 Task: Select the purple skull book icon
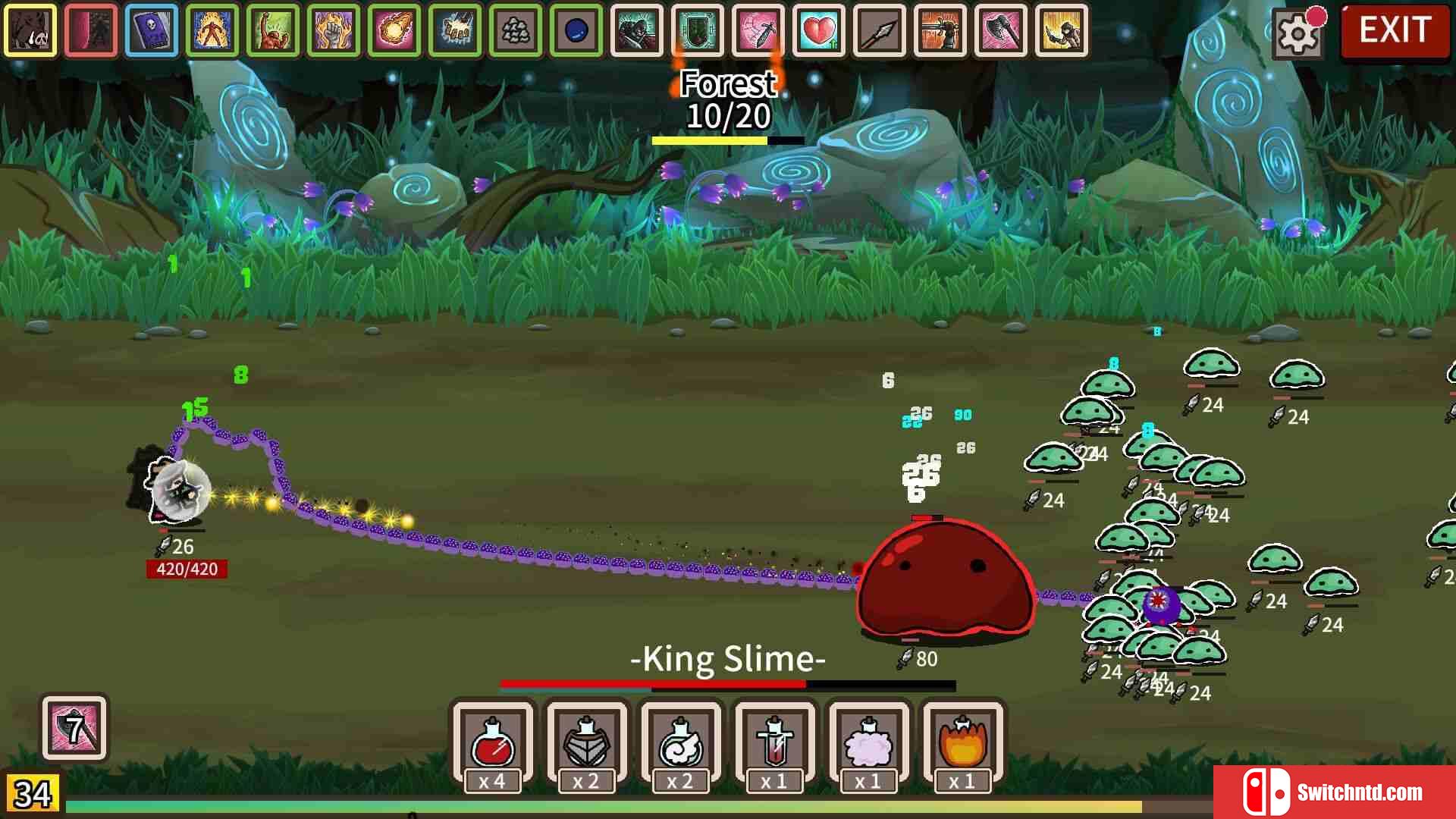(152, 31)
